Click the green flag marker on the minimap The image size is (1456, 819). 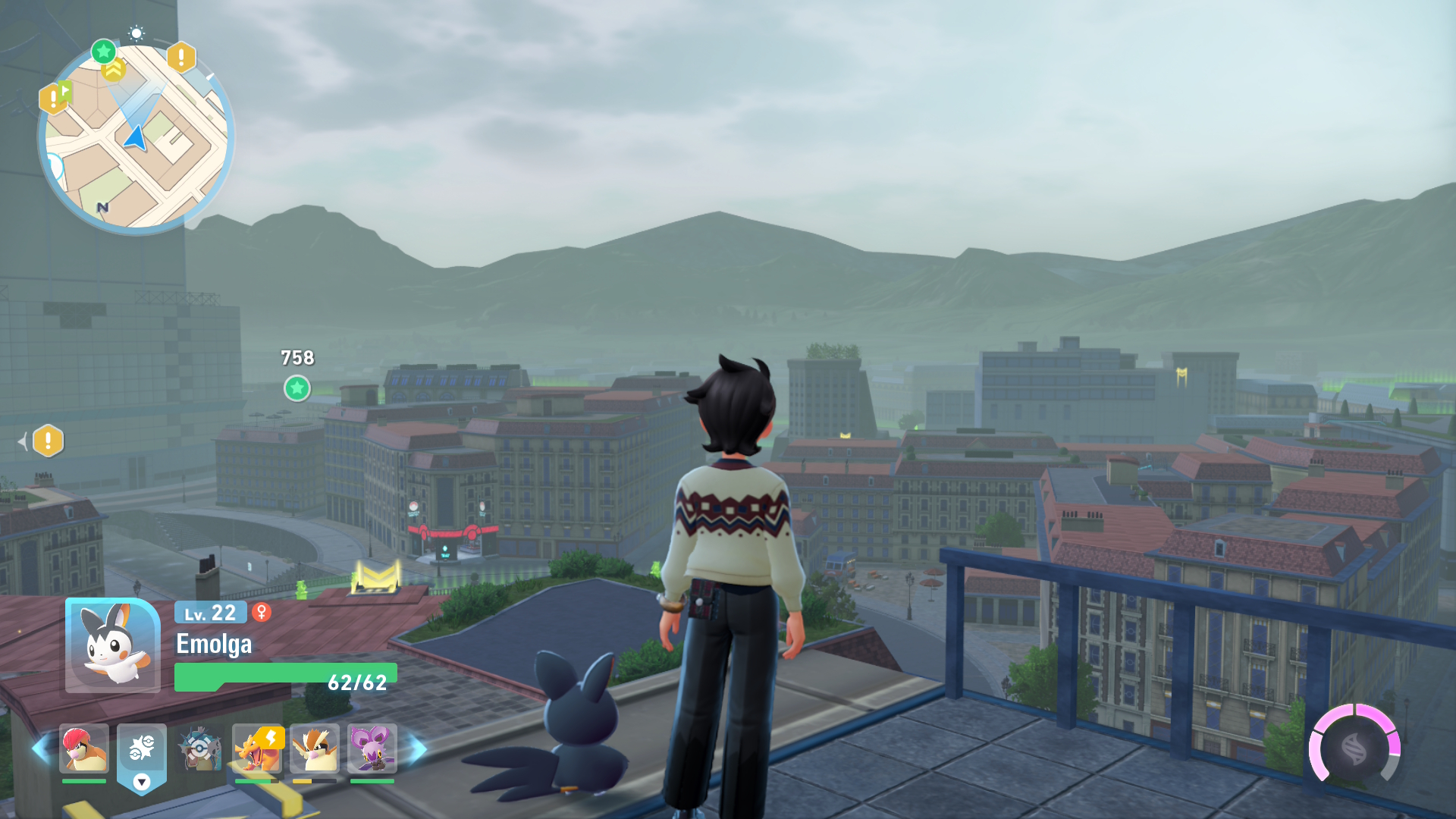pos(65,92)
